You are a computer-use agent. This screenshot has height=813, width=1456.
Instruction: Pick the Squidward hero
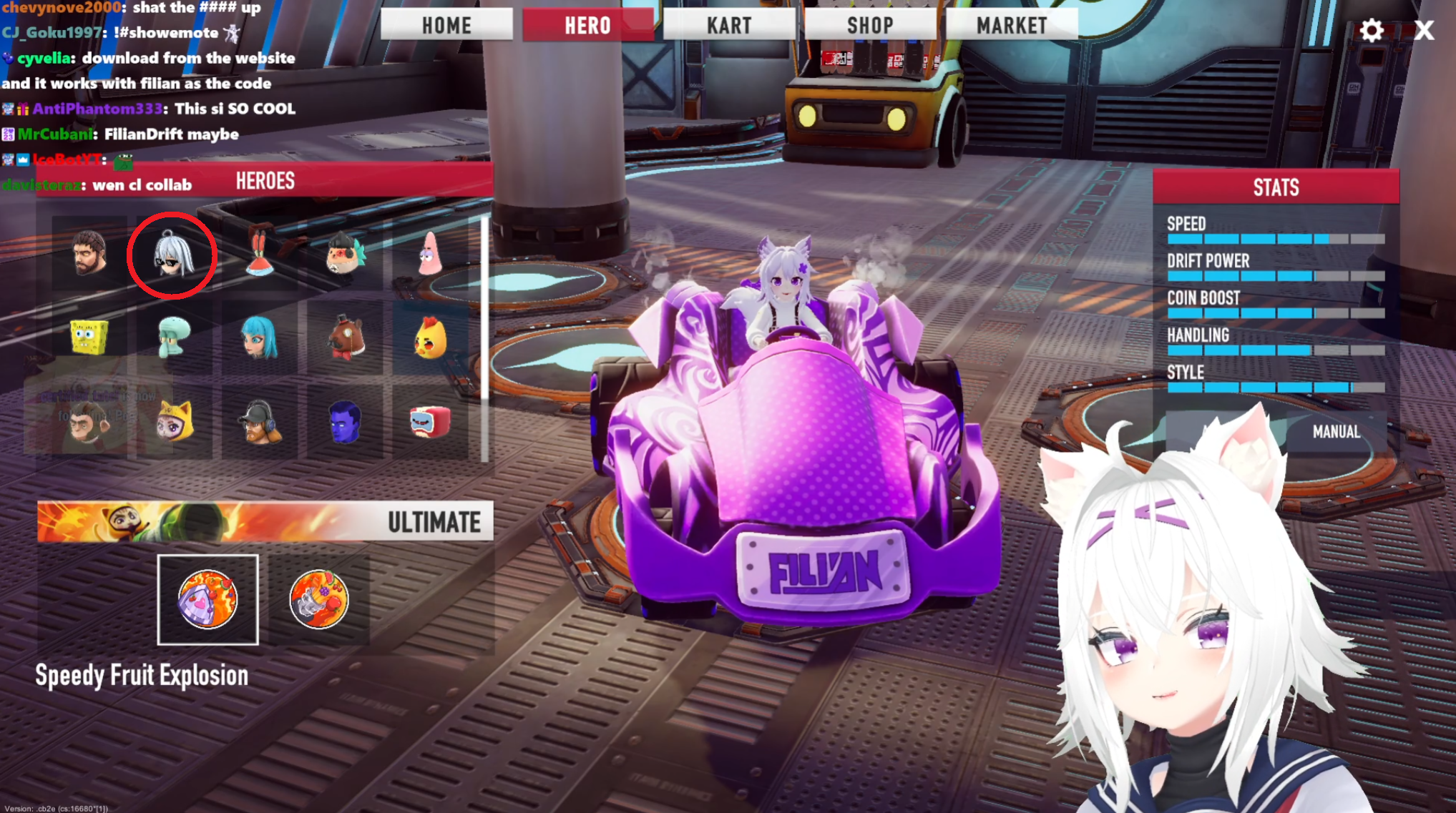point(174,337)
